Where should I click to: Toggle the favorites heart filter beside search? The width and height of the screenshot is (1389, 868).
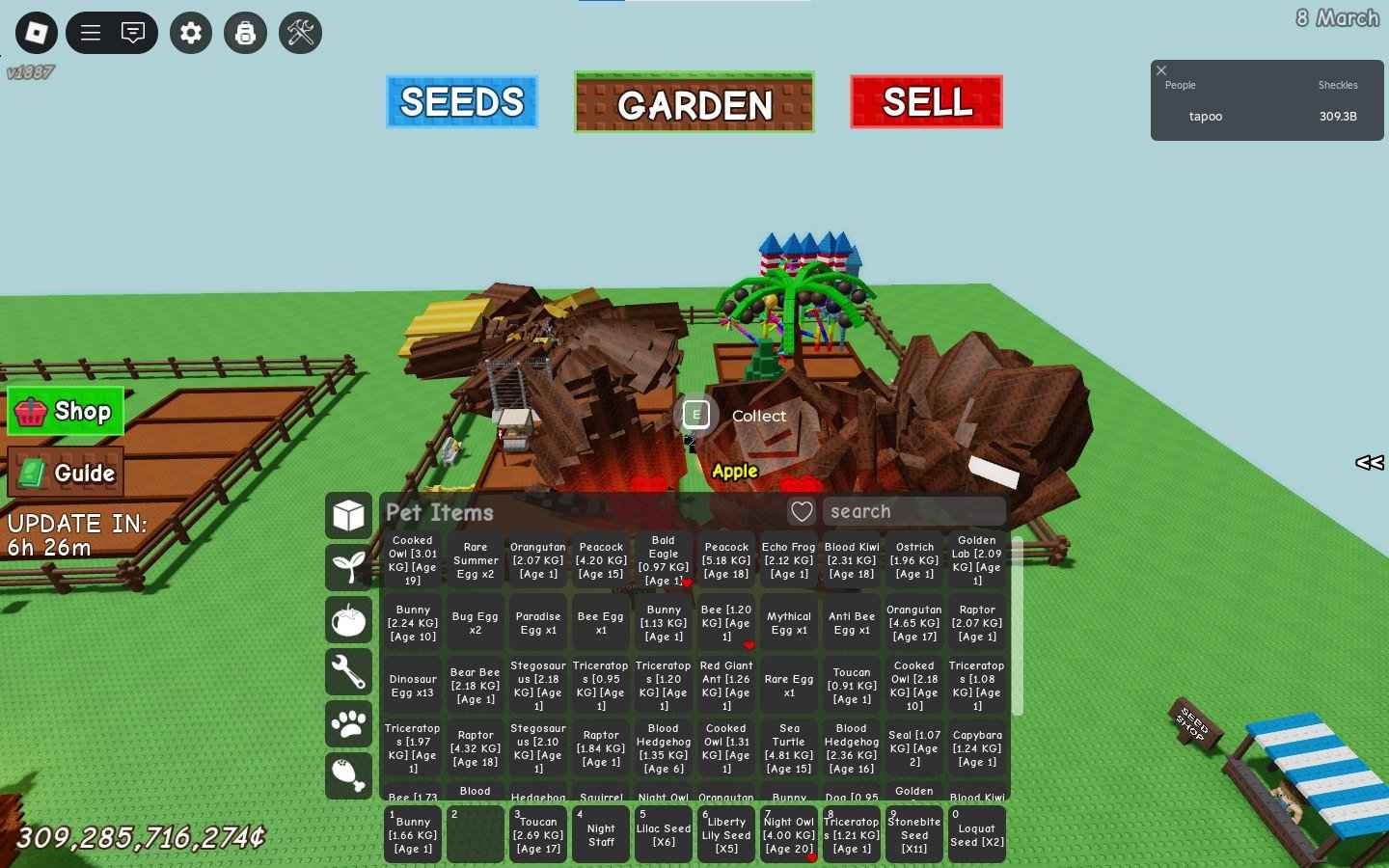802,511
